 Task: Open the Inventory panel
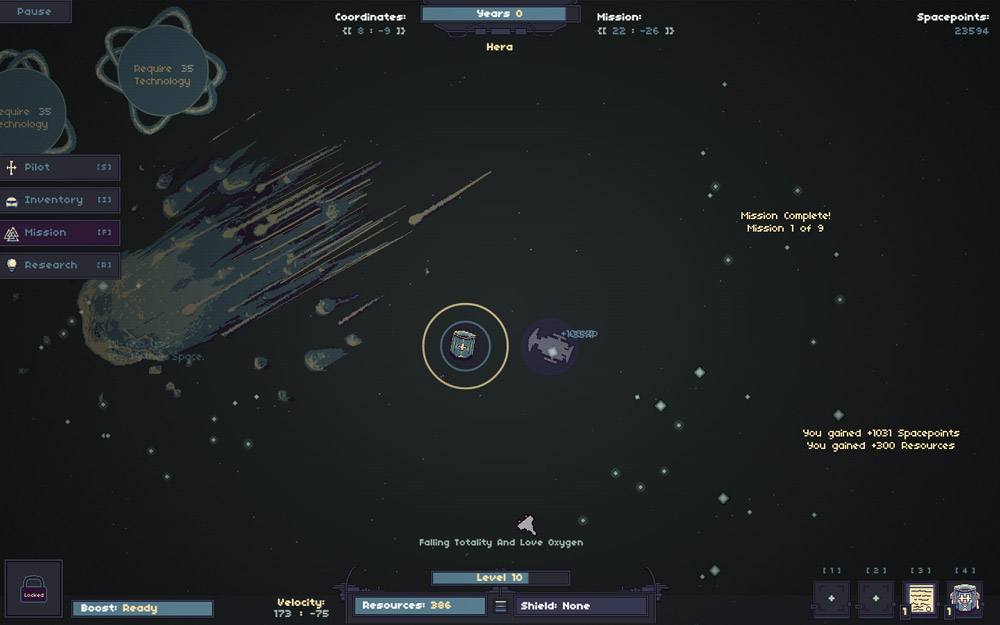pyautogui.click(x=60, y=200)
